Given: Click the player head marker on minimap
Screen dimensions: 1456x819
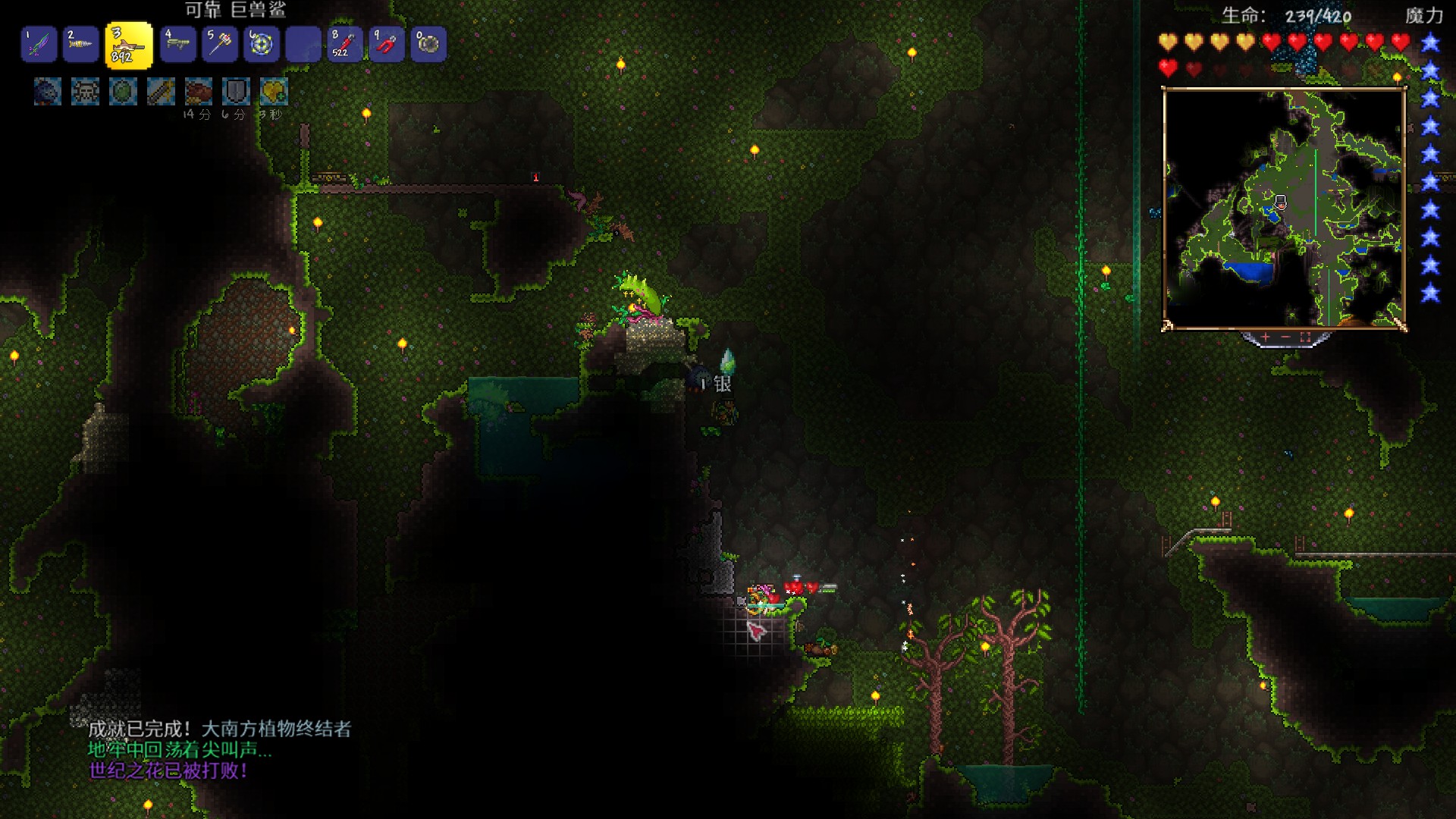Looking at the screenshot, I should [x=1280, y=202].
